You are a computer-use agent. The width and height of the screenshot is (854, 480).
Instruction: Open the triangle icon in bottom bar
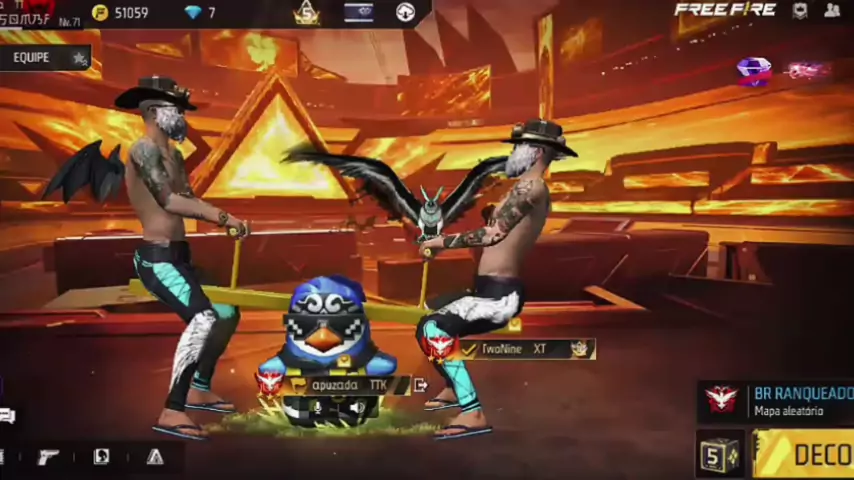click(155, 457)
